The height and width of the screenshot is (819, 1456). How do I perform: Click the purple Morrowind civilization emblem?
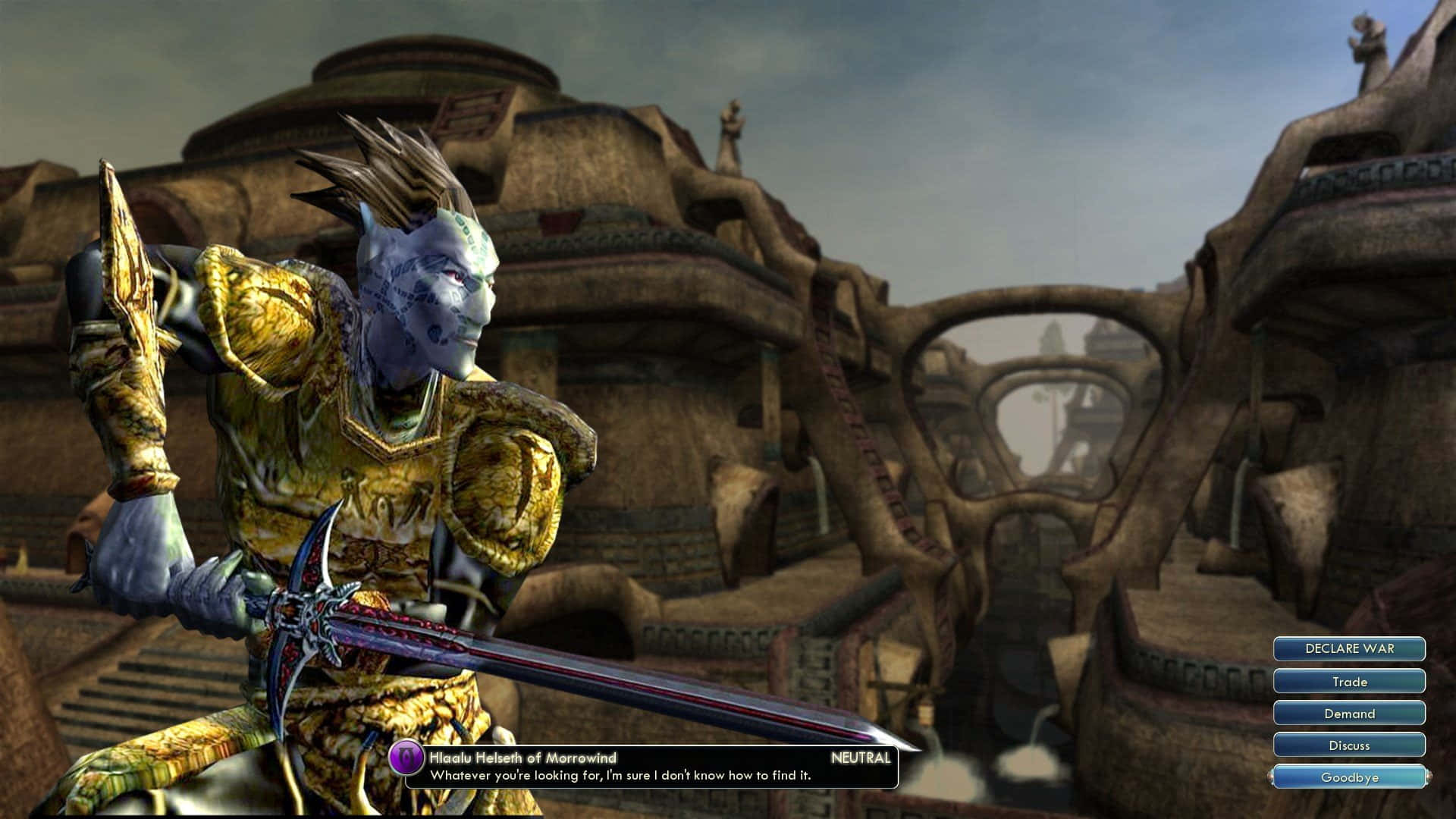tap(406, 758)
